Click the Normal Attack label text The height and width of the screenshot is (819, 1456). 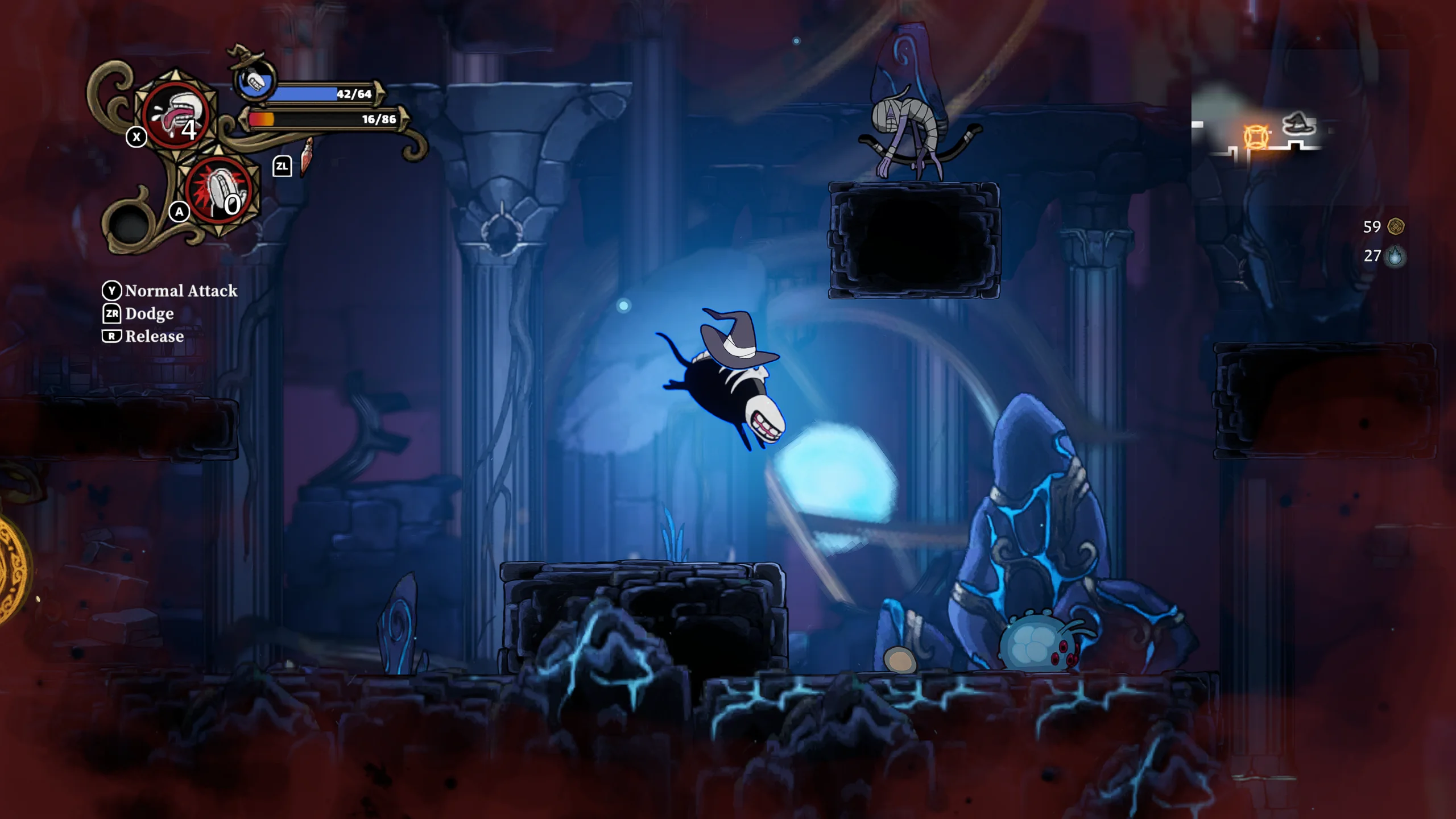coord(182,291)
